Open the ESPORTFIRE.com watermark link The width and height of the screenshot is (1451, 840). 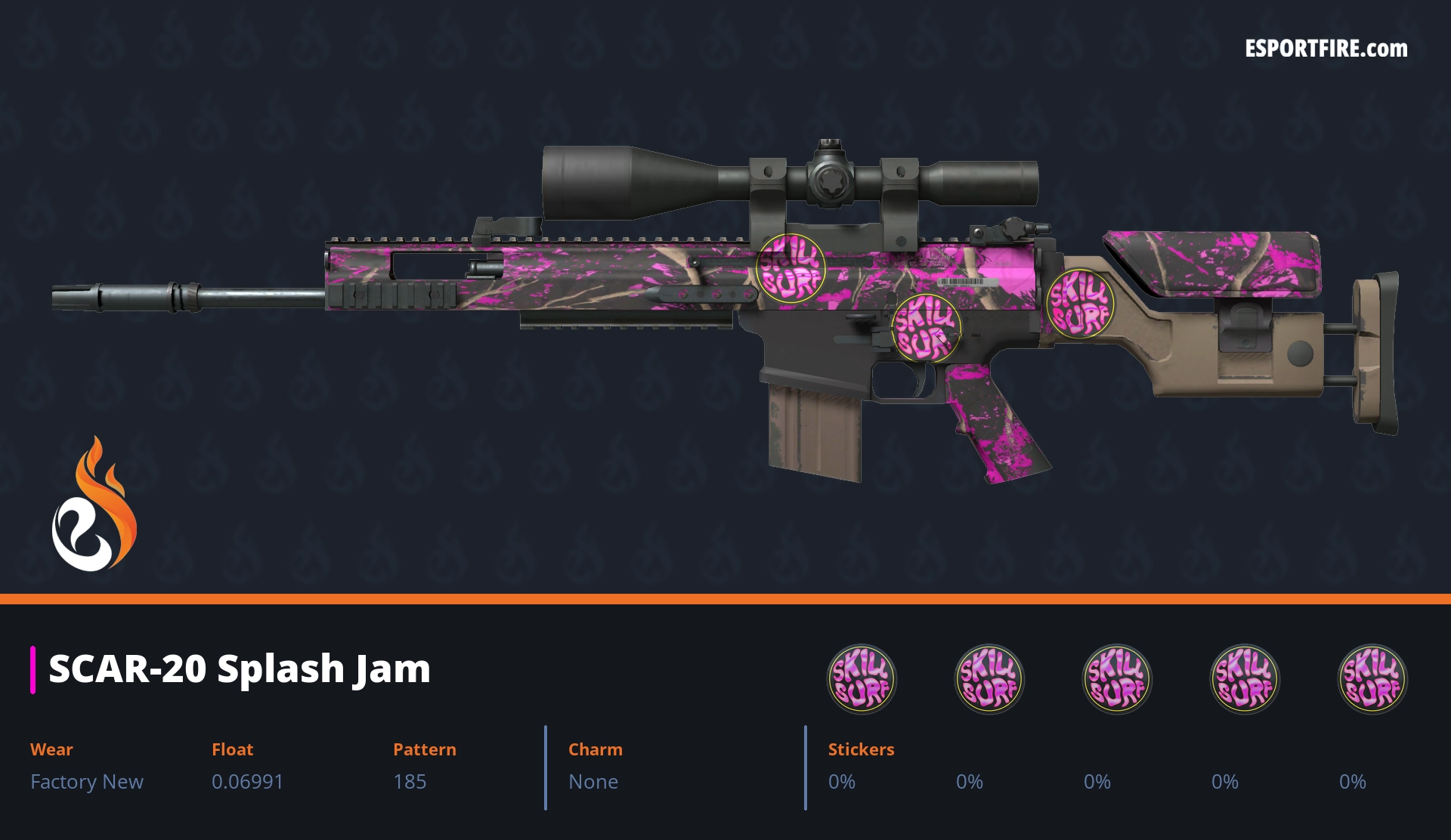pyautogui.click(x=1326, y=49)
